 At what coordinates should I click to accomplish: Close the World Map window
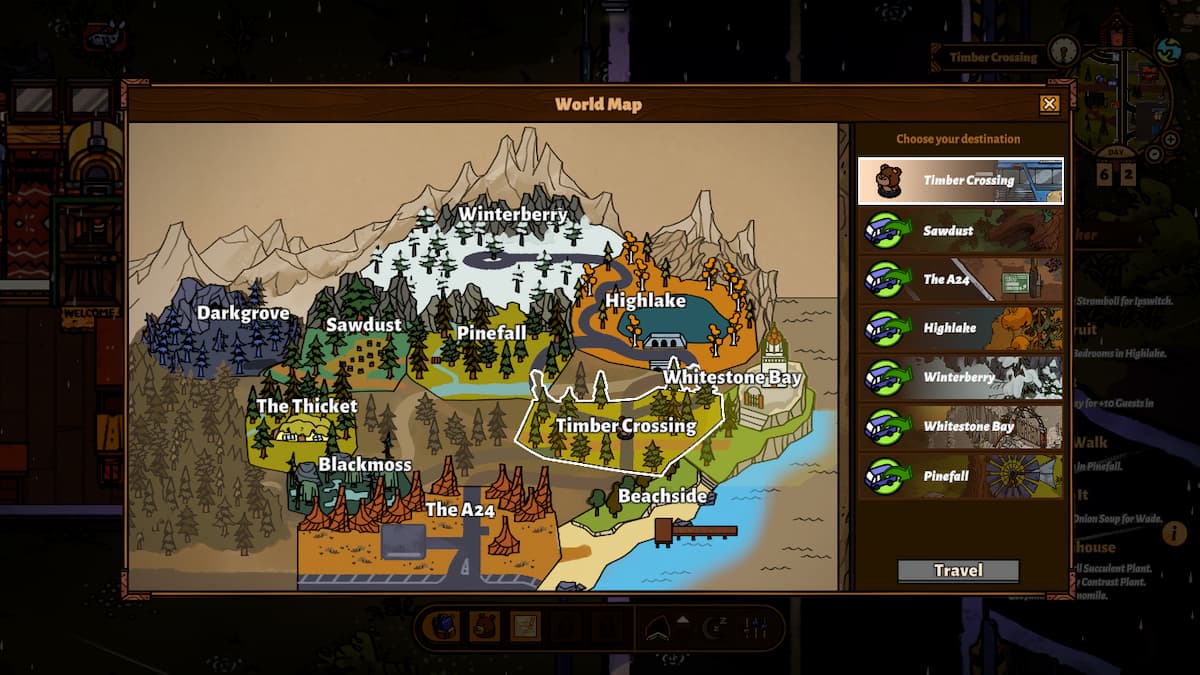point(1049,104)
